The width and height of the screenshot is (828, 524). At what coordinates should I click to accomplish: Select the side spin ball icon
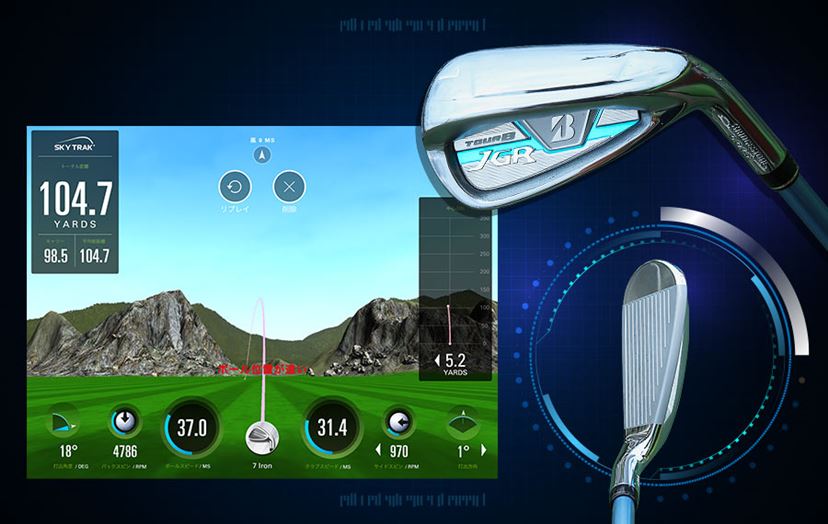tap(400, 420)
